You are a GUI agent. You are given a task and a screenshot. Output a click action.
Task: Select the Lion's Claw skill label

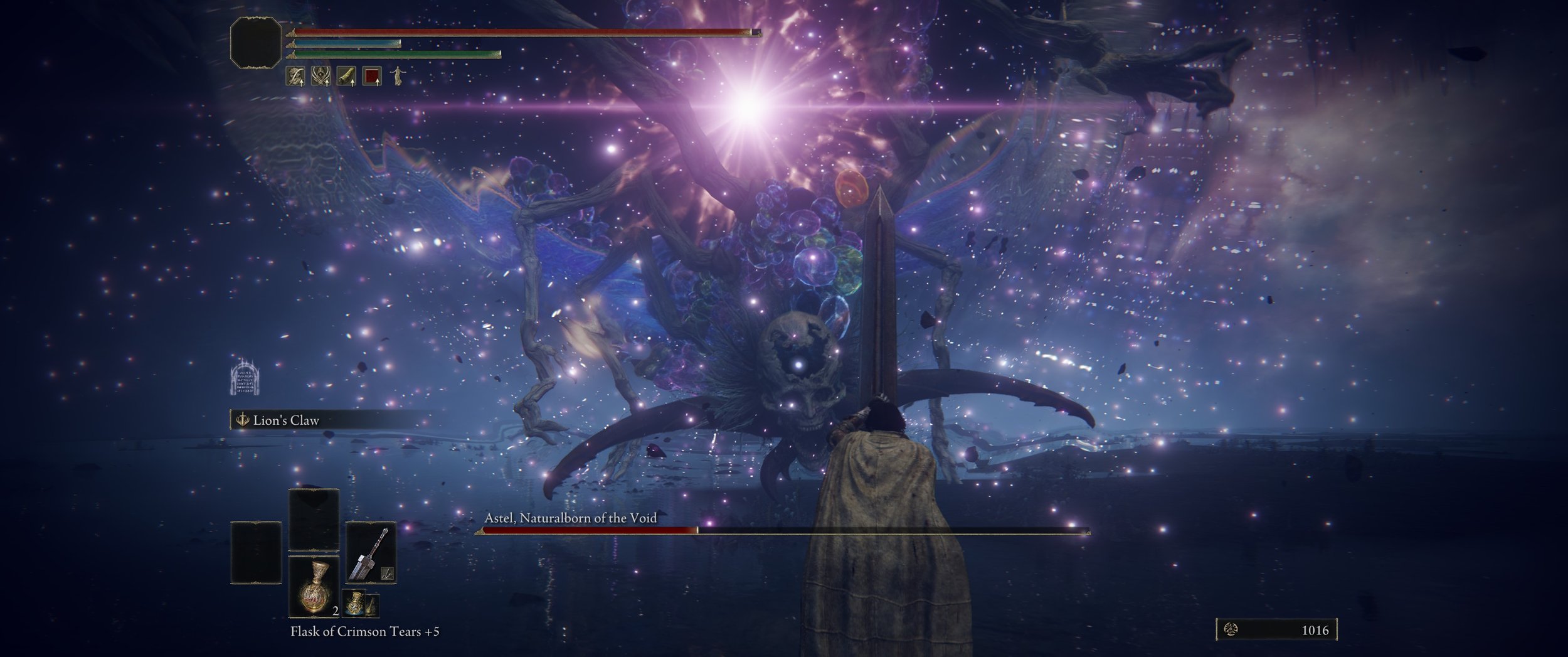[286, 420]
